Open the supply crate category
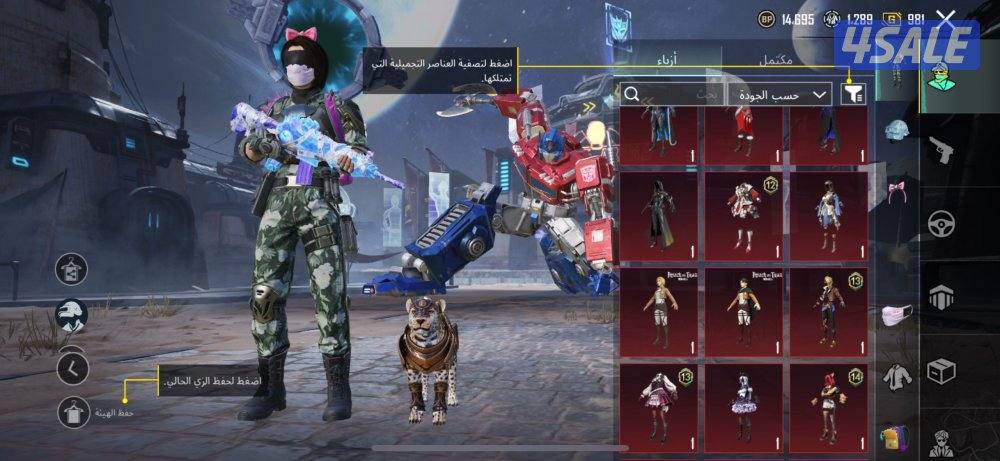The width and height of the screenshot is (1000, 461). click(942, 370)
